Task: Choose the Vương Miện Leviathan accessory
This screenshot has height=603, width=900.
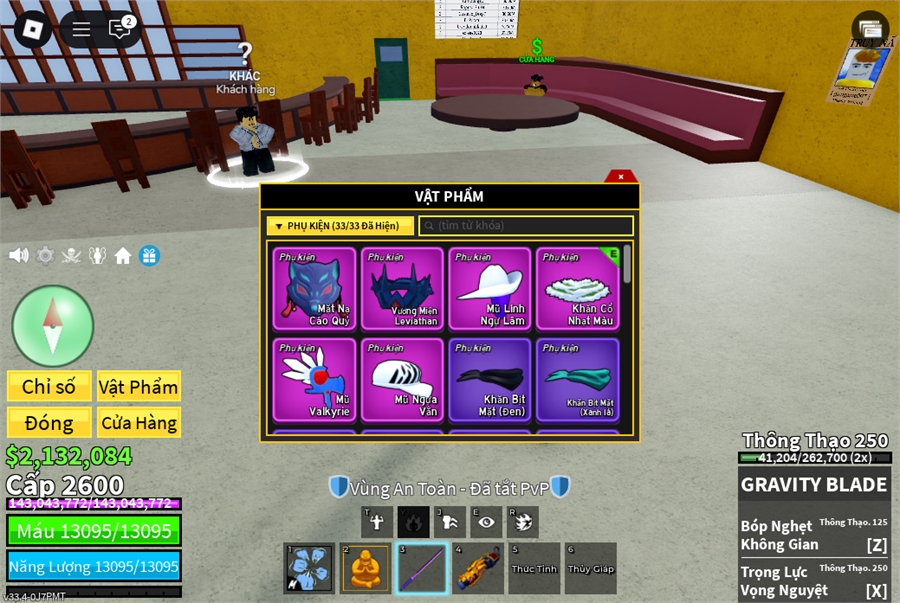Action: [402, 288]
